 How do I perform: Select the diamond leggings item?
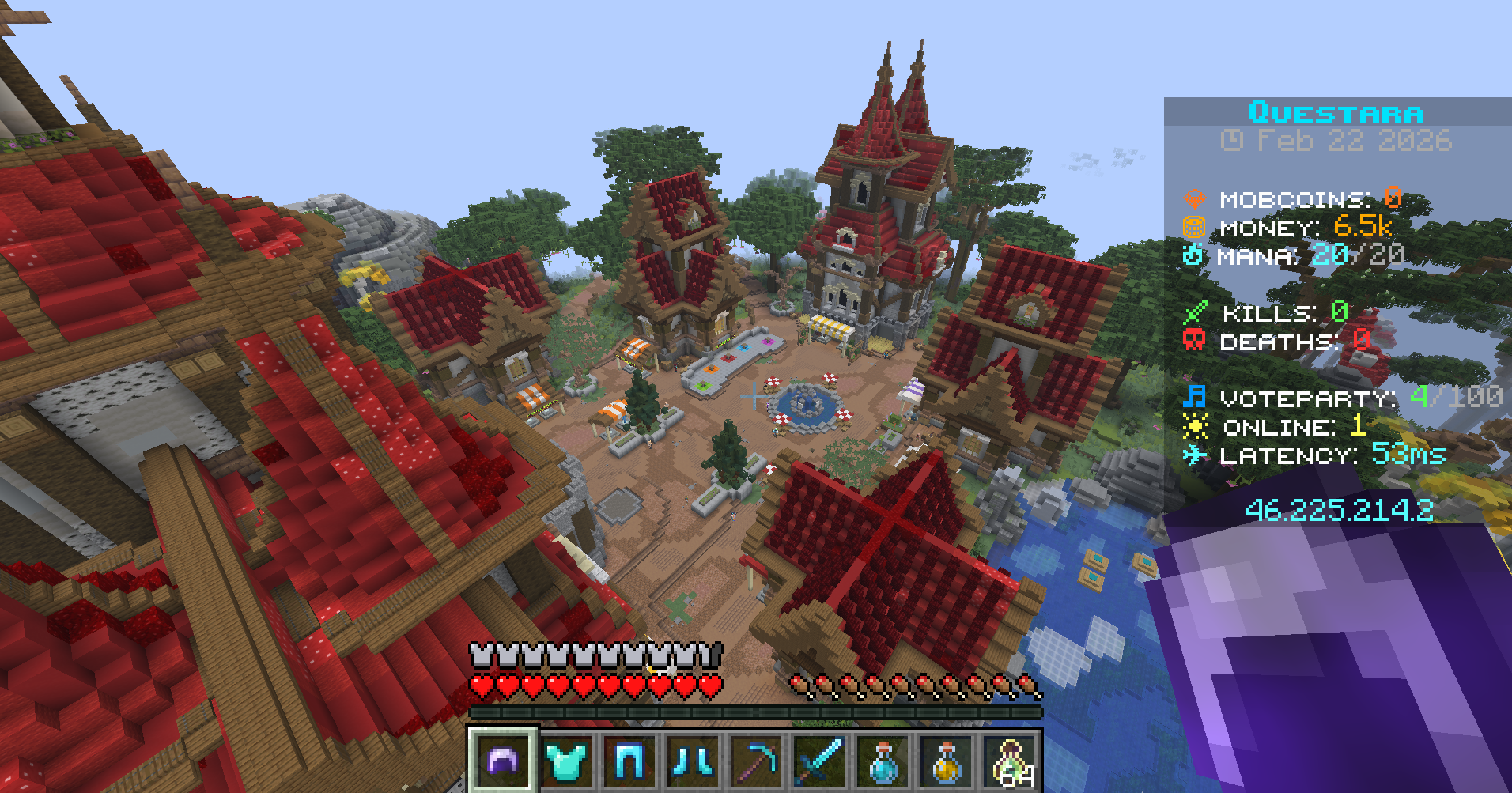pyautogui.click(x=629, y=763)
